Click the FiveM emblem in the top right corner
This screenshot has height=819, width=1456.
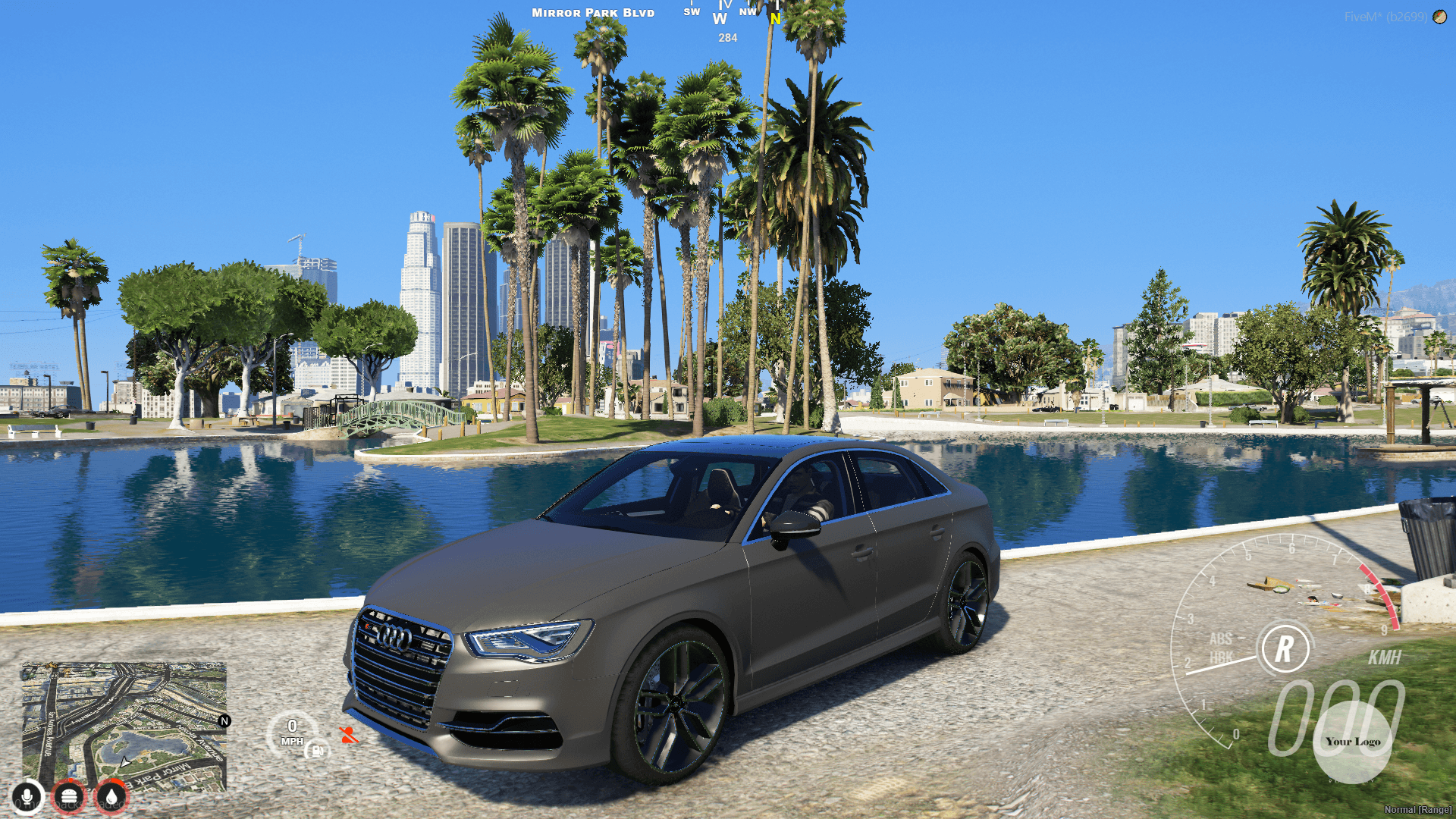coord(1439,16)
